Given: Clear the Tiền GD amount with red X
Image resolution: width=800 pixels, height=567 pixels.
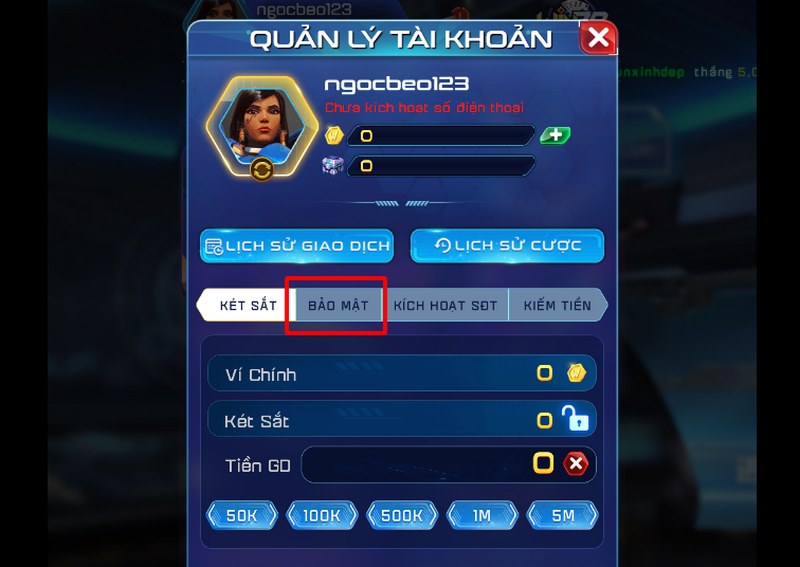Looking at the screenshot, I should 575,464.
